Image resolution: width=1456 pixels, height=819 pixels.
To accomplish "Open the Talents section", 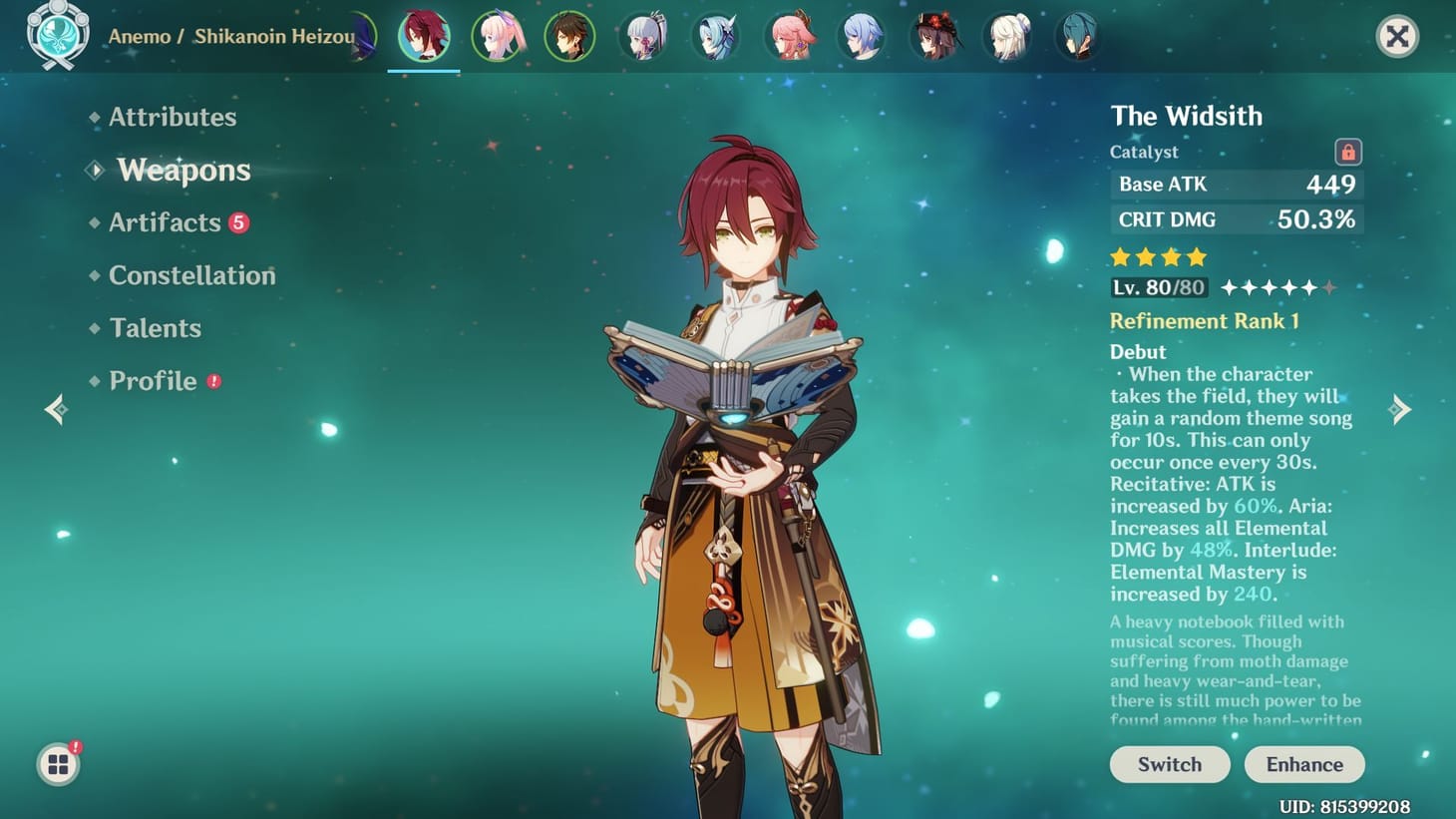I will coord(155,327).
